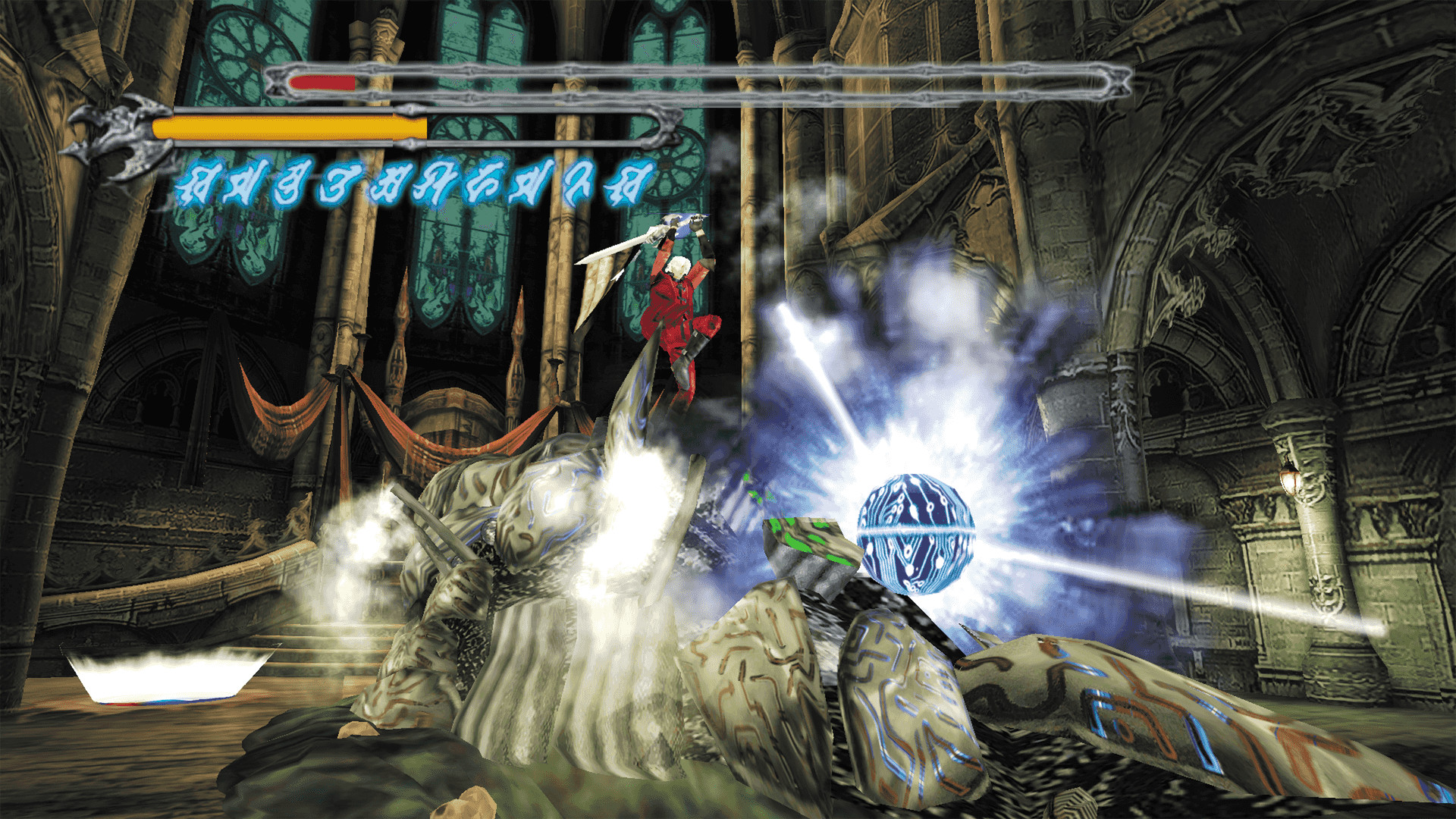This screenshot has width=1456, height=819.
Task: Open the lower decorative bar tip
Action: (667, 129)
